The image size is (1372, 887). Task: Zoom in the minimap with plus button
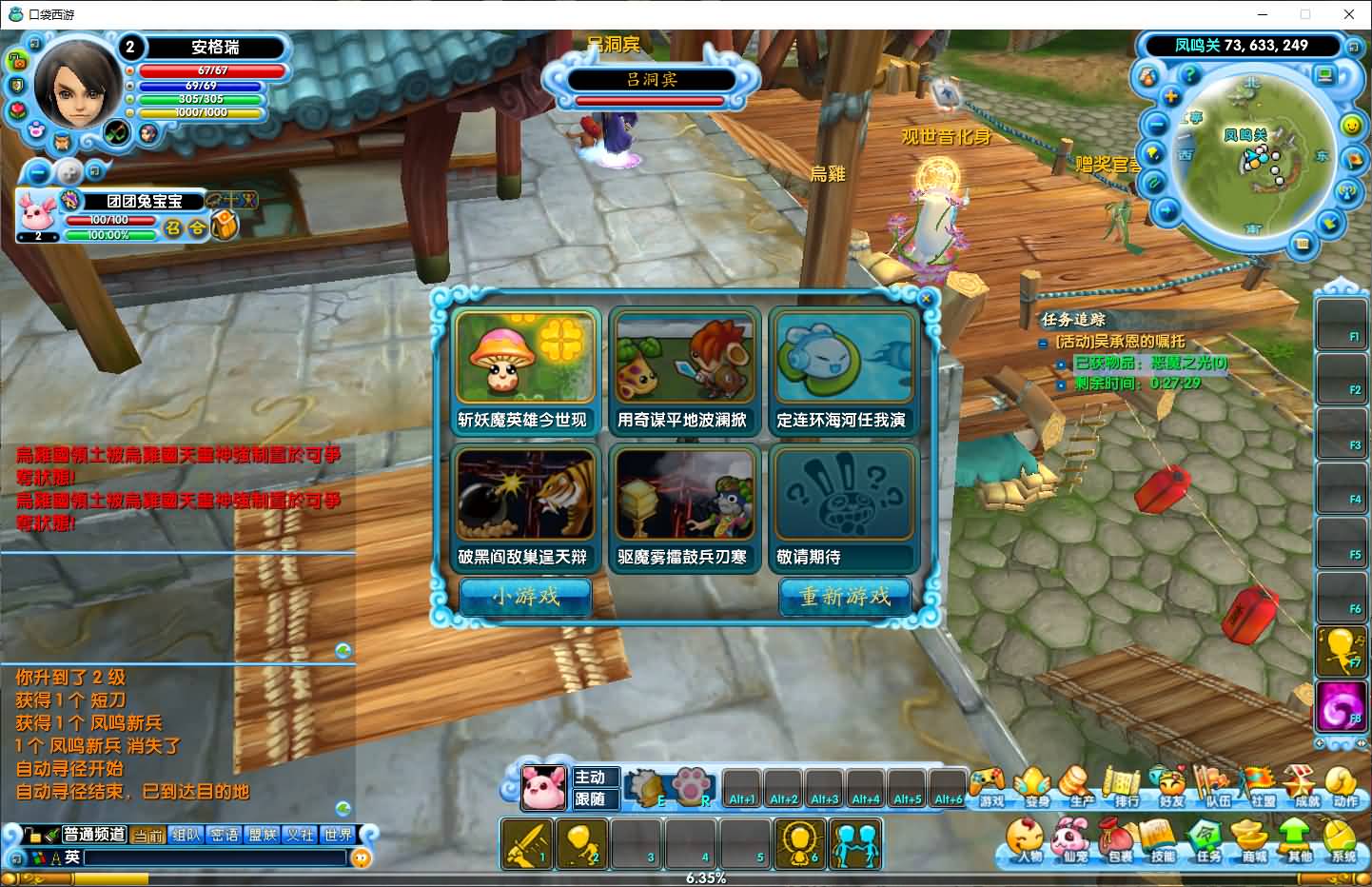1171,97
